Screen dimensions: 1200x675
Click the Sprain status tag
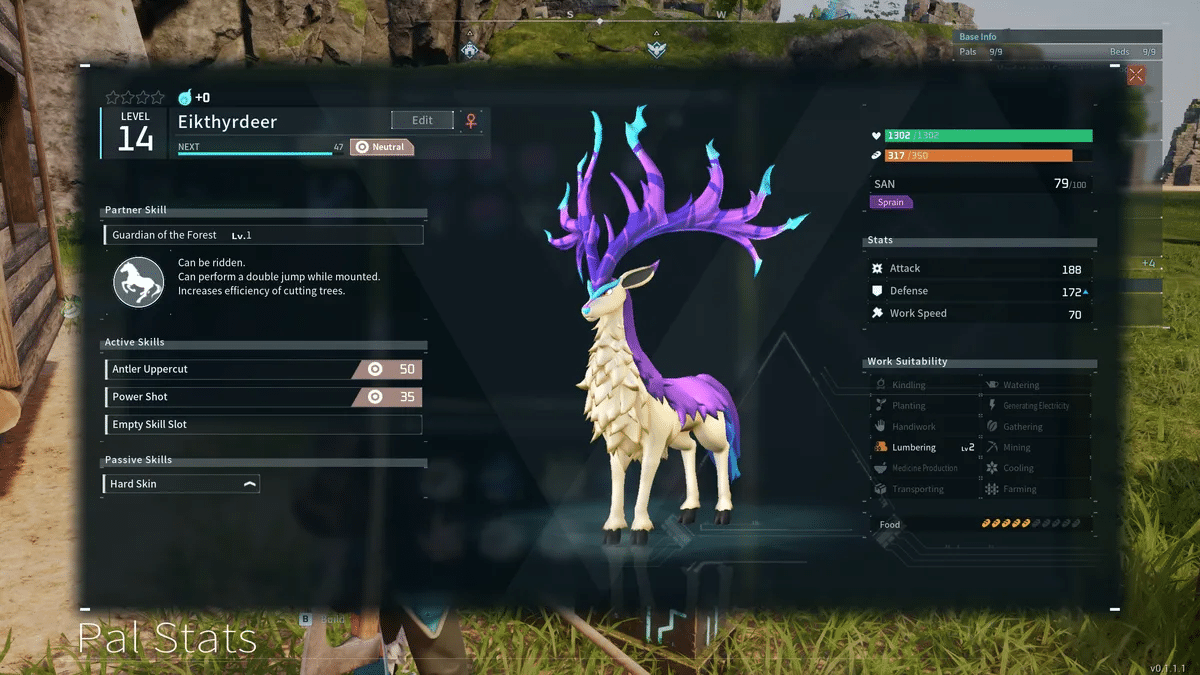click(891, 202)
